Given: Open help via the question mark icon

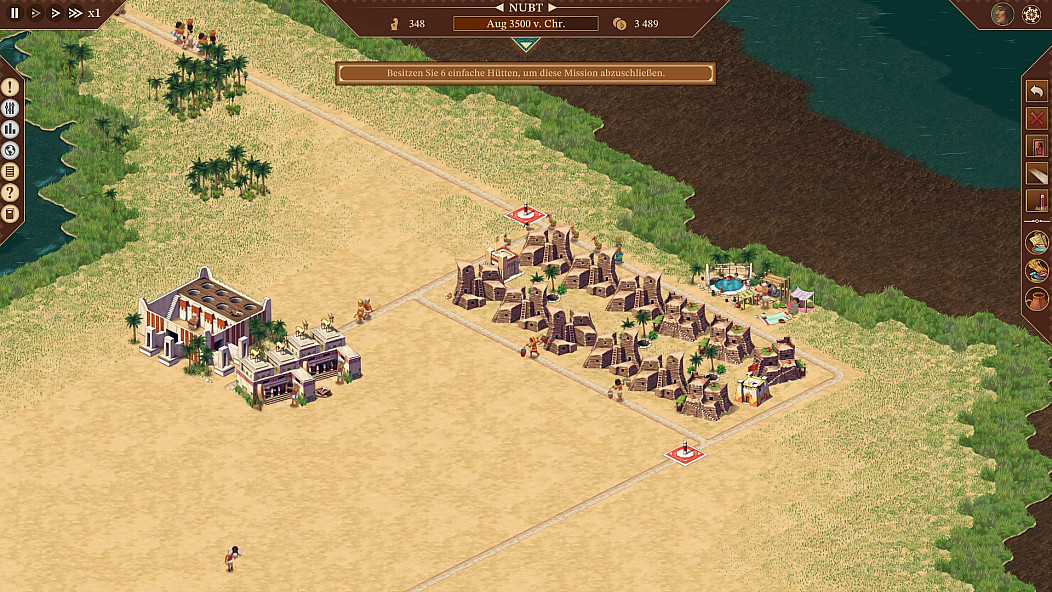Looking at the screenshot, I should [11, 193].
